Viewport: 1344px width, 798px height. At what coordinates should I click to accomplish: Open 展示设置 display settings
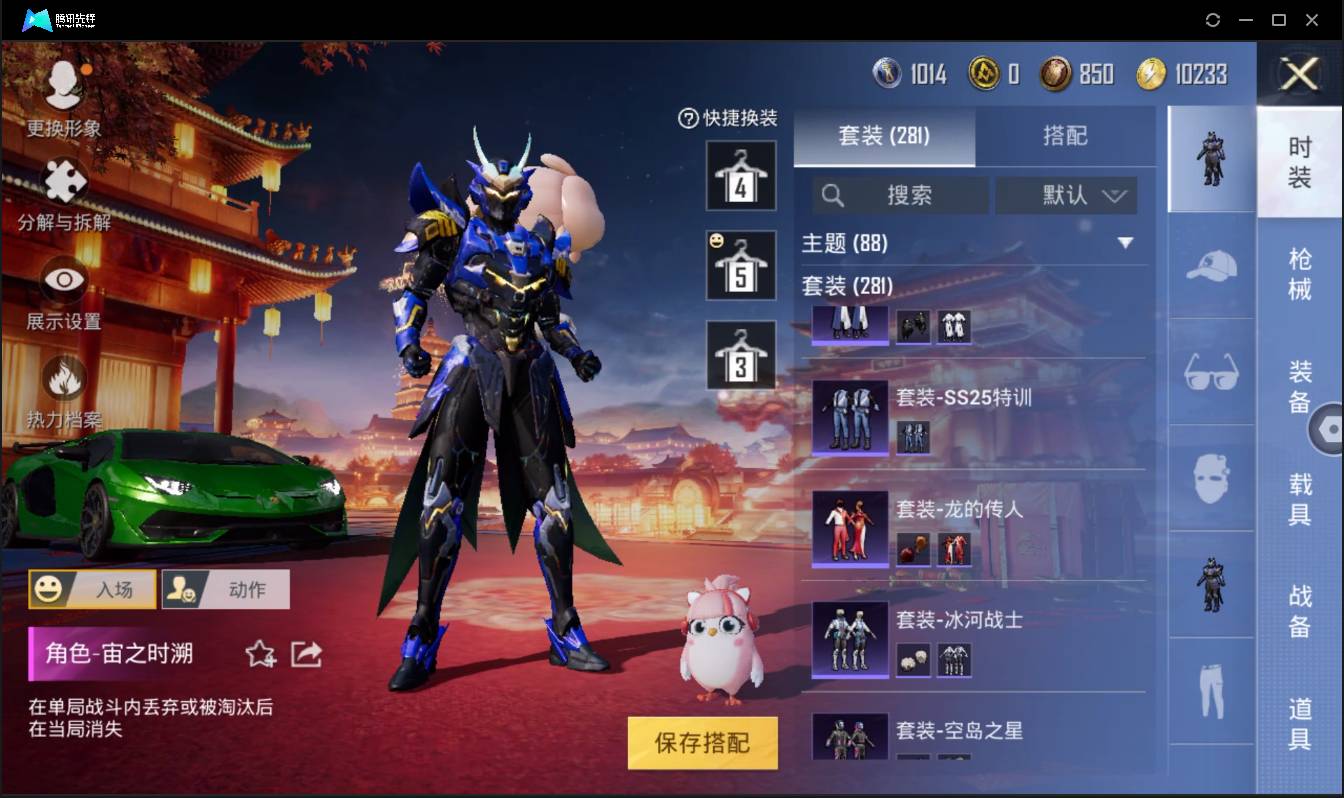pyautogui.click(x=62, y=290)
